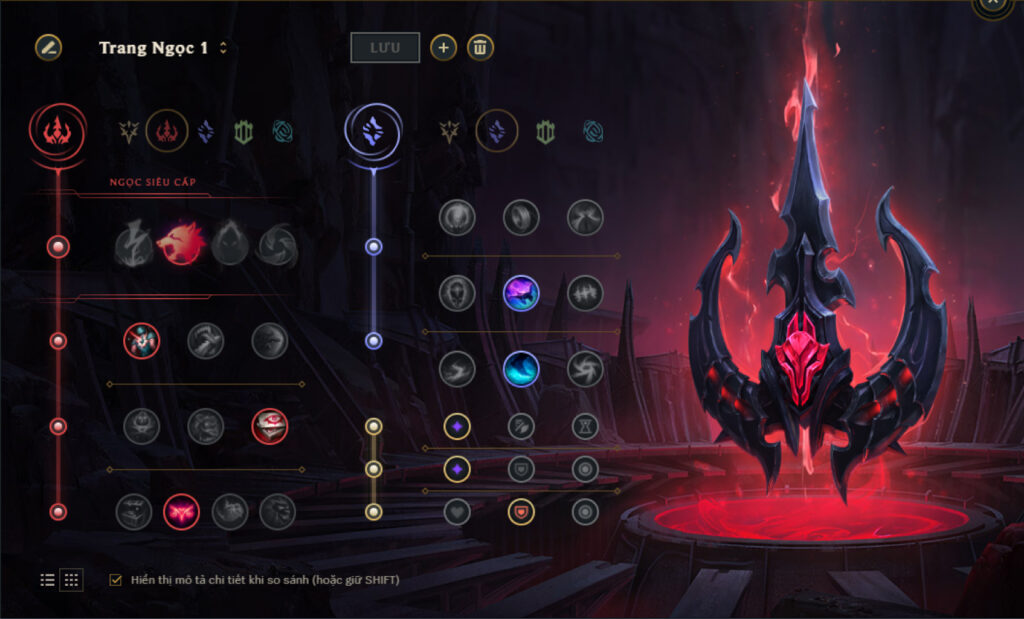Click the LƯU save button
Viewport: 1024px width, 619px height.
[385, 47]
